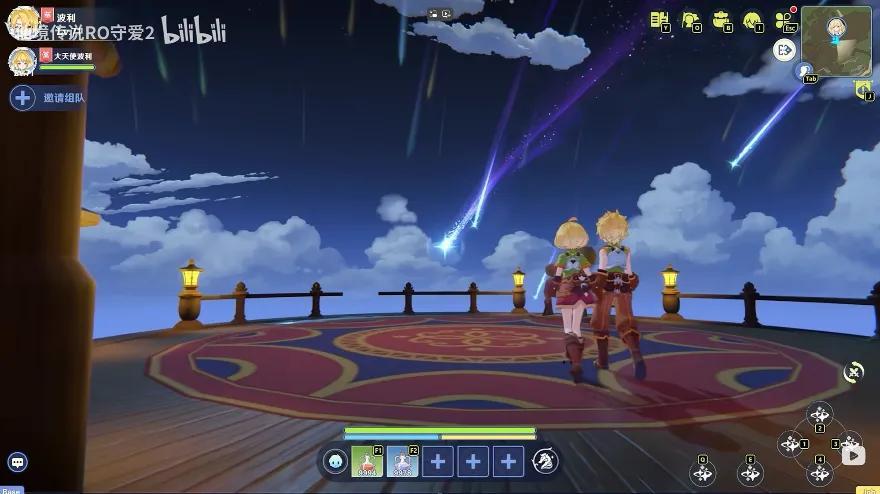This screenshot has height=494, width=880.
Task: Click the white exit arrow button
Action: (785, 49)
